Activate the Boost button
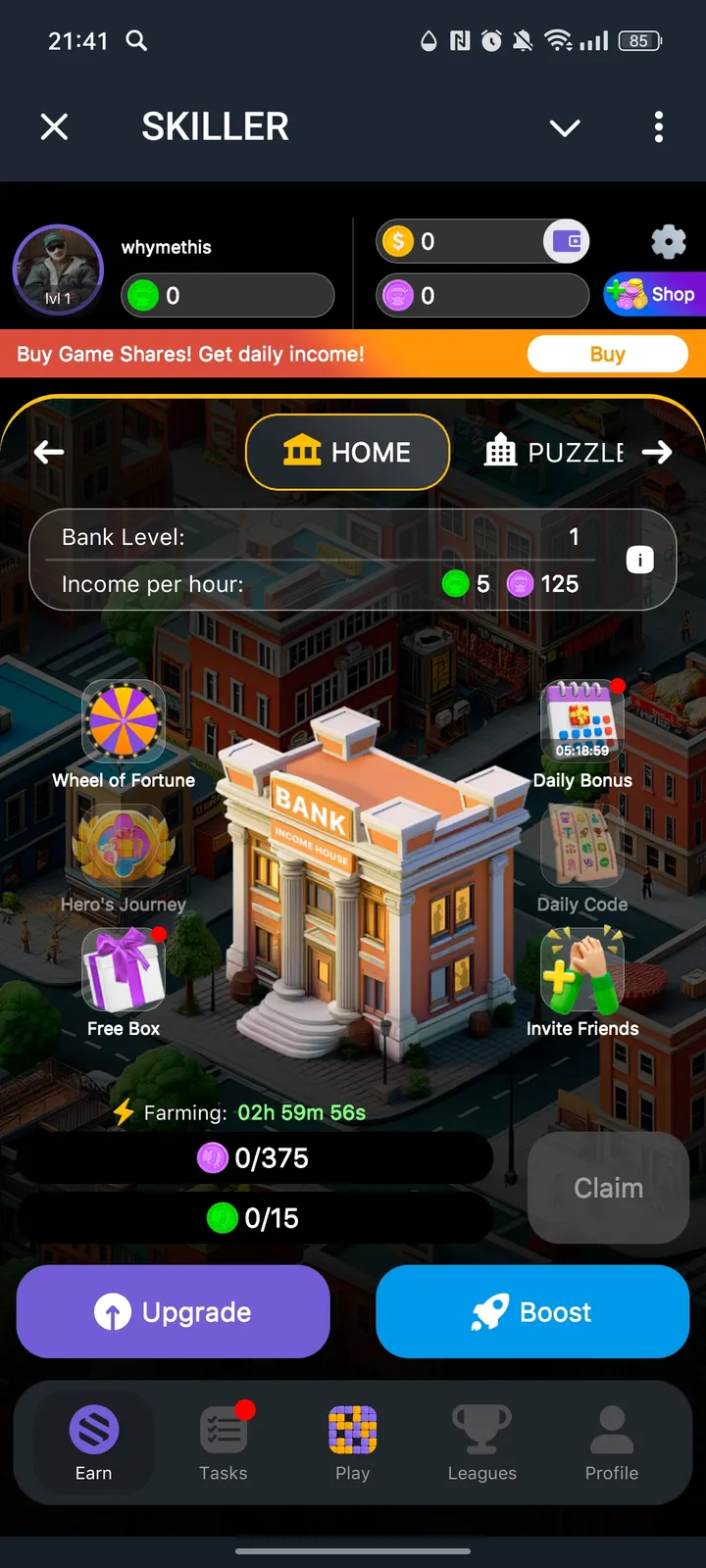The width and height of the screenshot is (706, 1568). point(532,1311)
